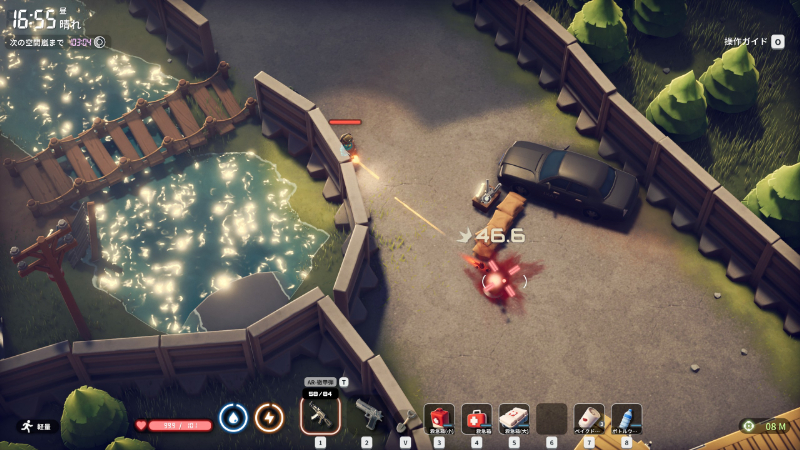Viewport: 800px width, 450px height.
Task: Open the operation guide label
Action: tap(745, 42)
